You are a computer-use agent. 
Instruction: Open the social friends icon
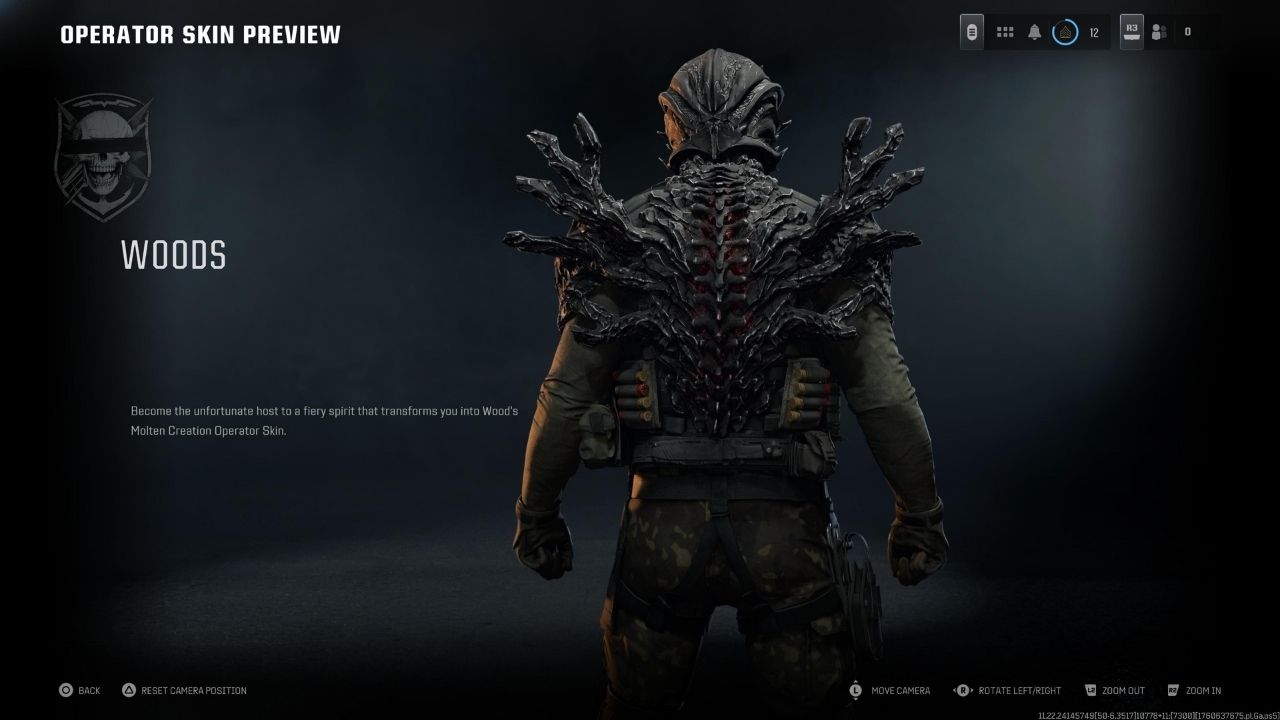[1159, 32]
